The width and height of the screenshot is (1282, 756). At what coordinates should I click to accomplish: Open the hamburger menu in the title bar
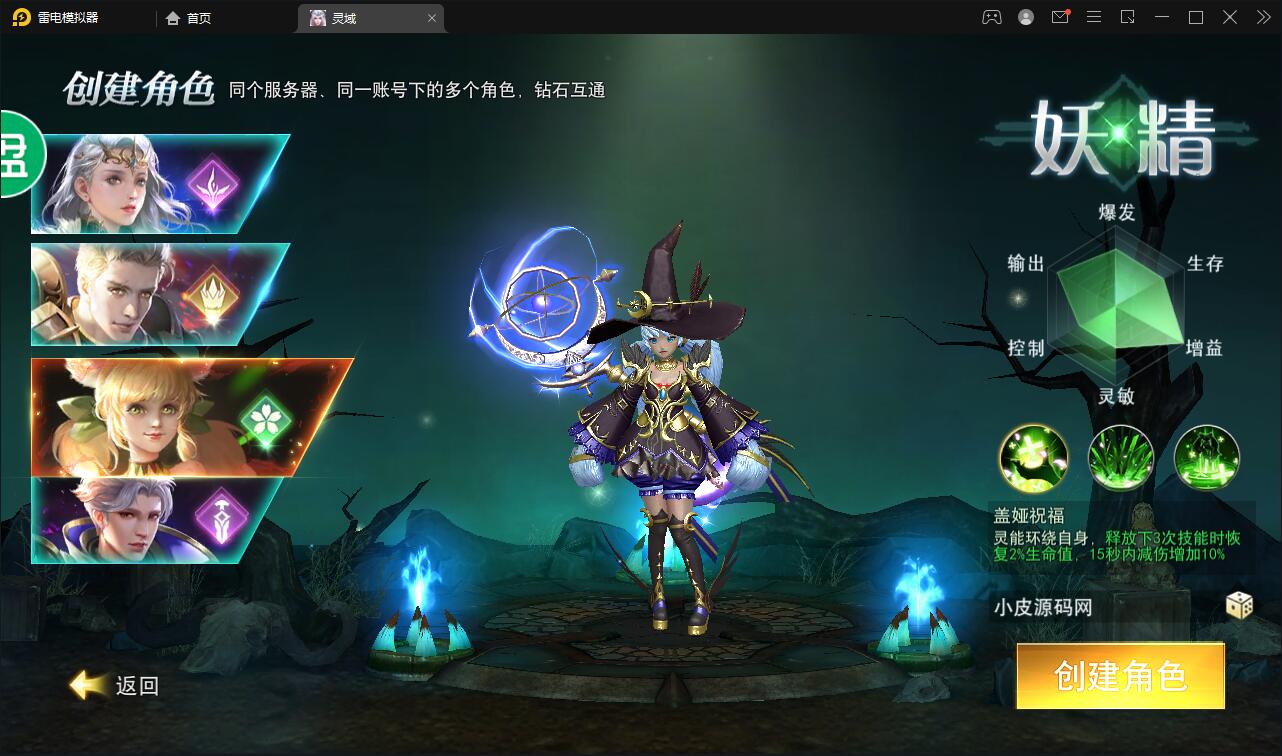pyautogui.click(x=1094, y=17)
